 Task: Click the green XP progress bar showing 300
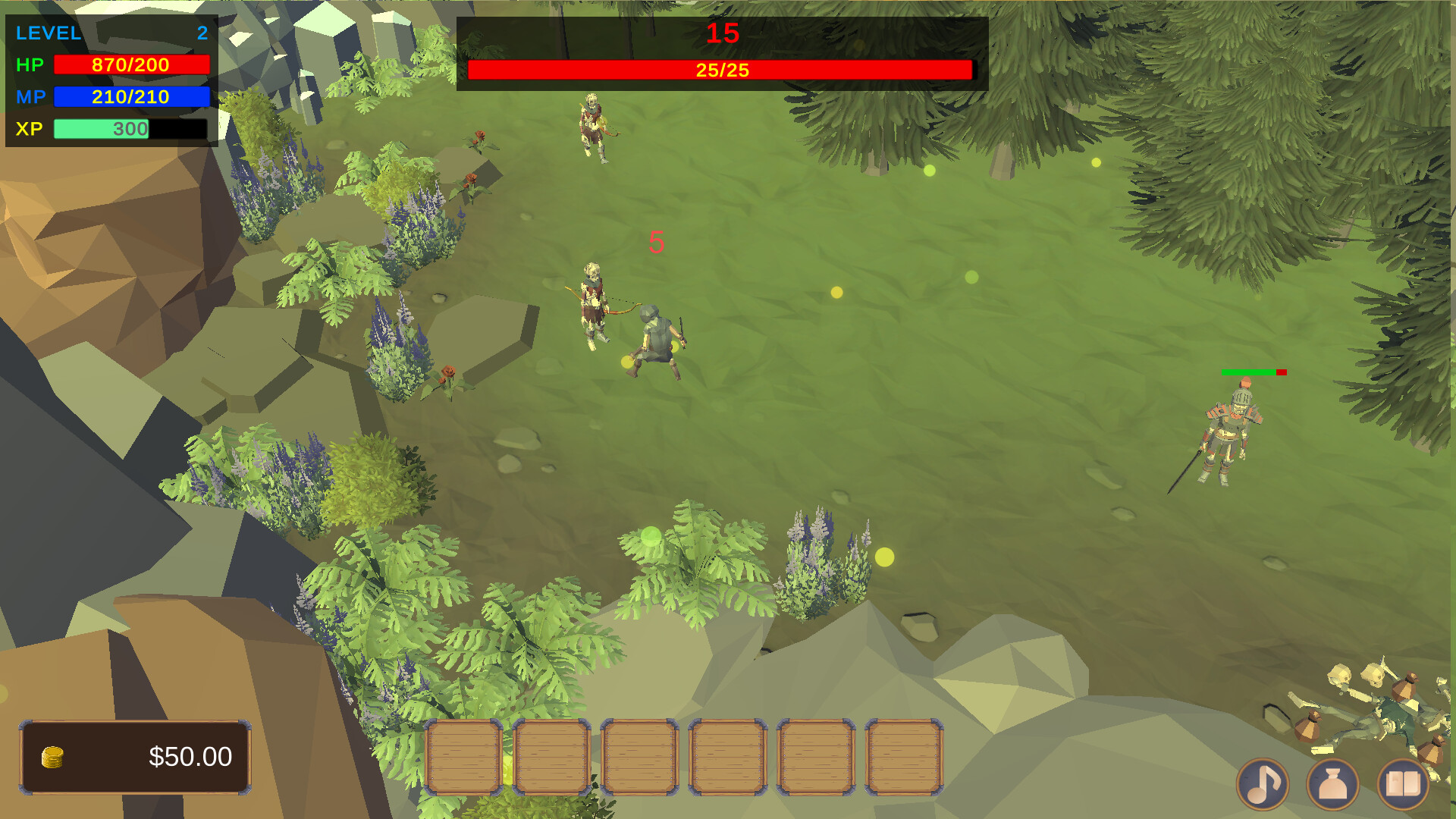(x=100, y=129)
